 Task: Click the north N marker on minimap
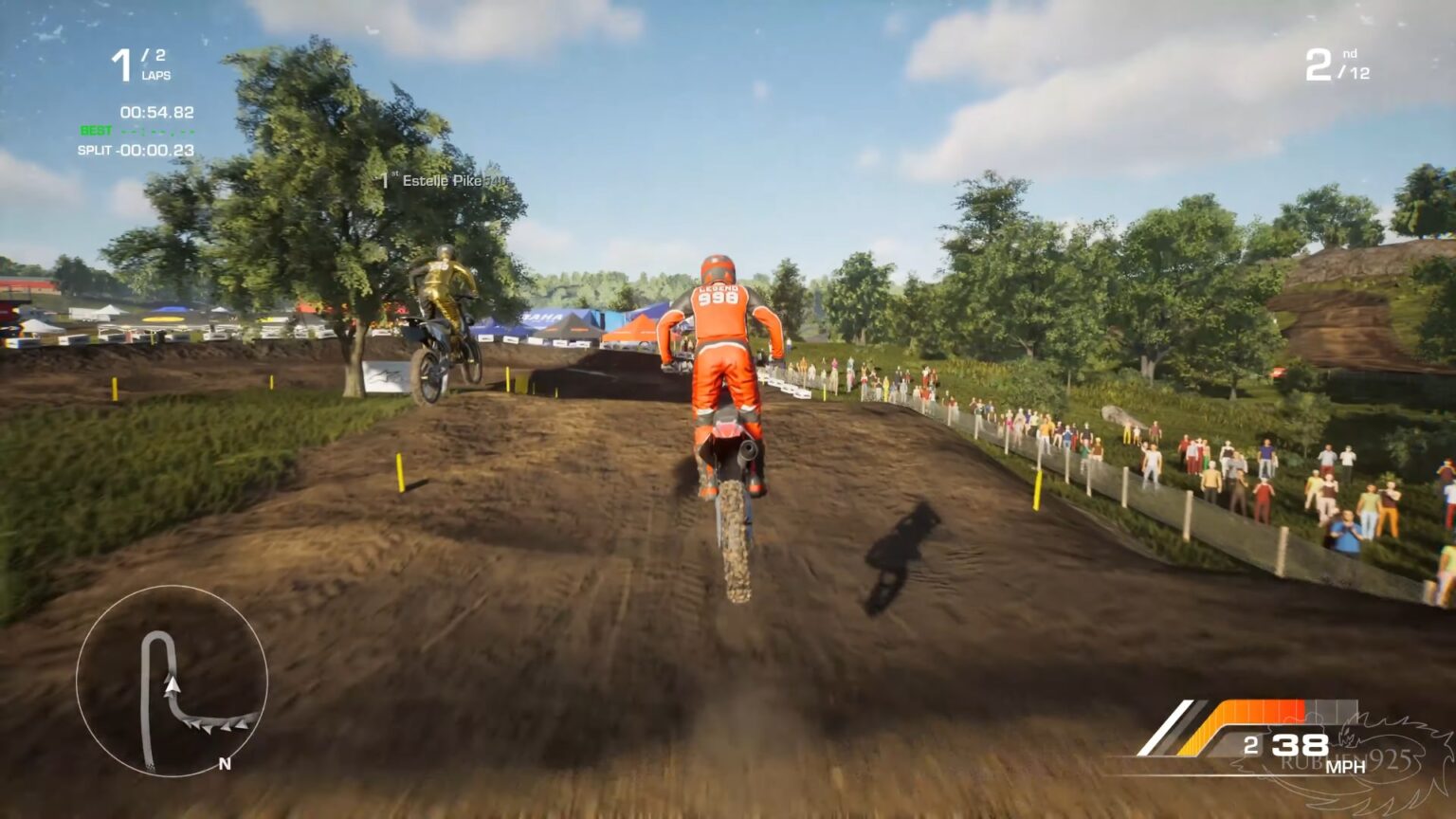(x=225, y=764)
